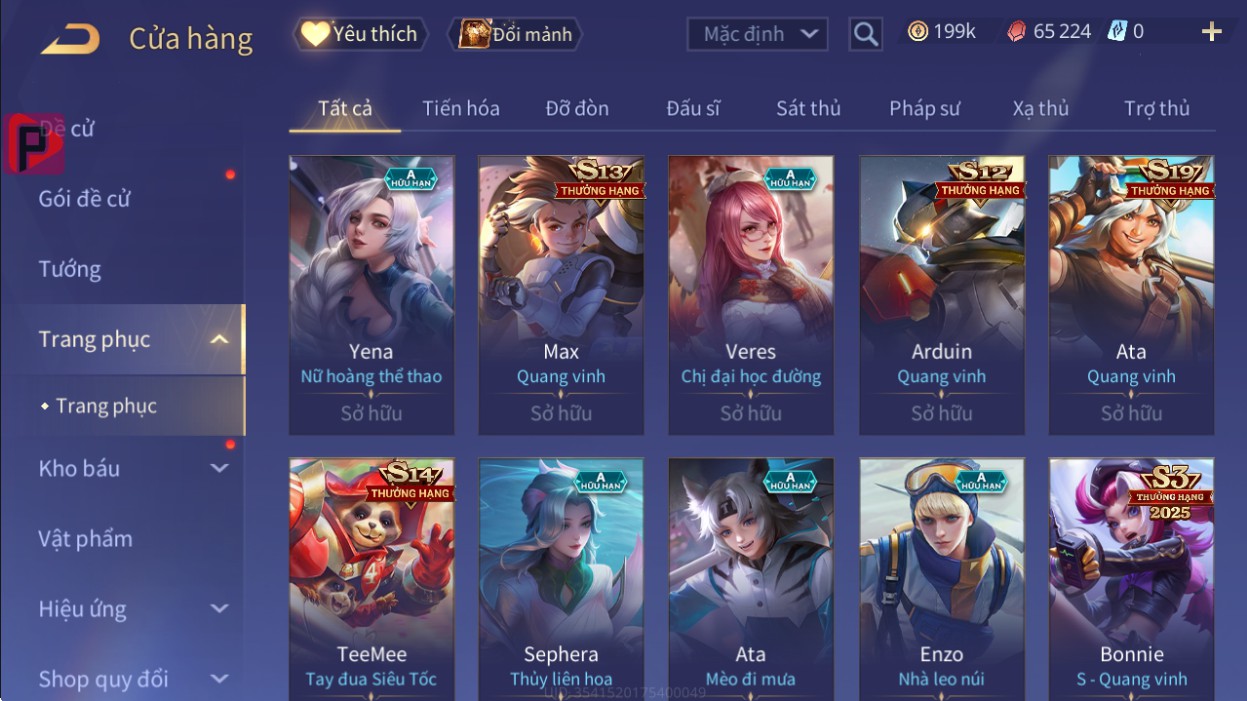Select the Sát thủ tab
1247x701 pixels.
coord(808,108)
